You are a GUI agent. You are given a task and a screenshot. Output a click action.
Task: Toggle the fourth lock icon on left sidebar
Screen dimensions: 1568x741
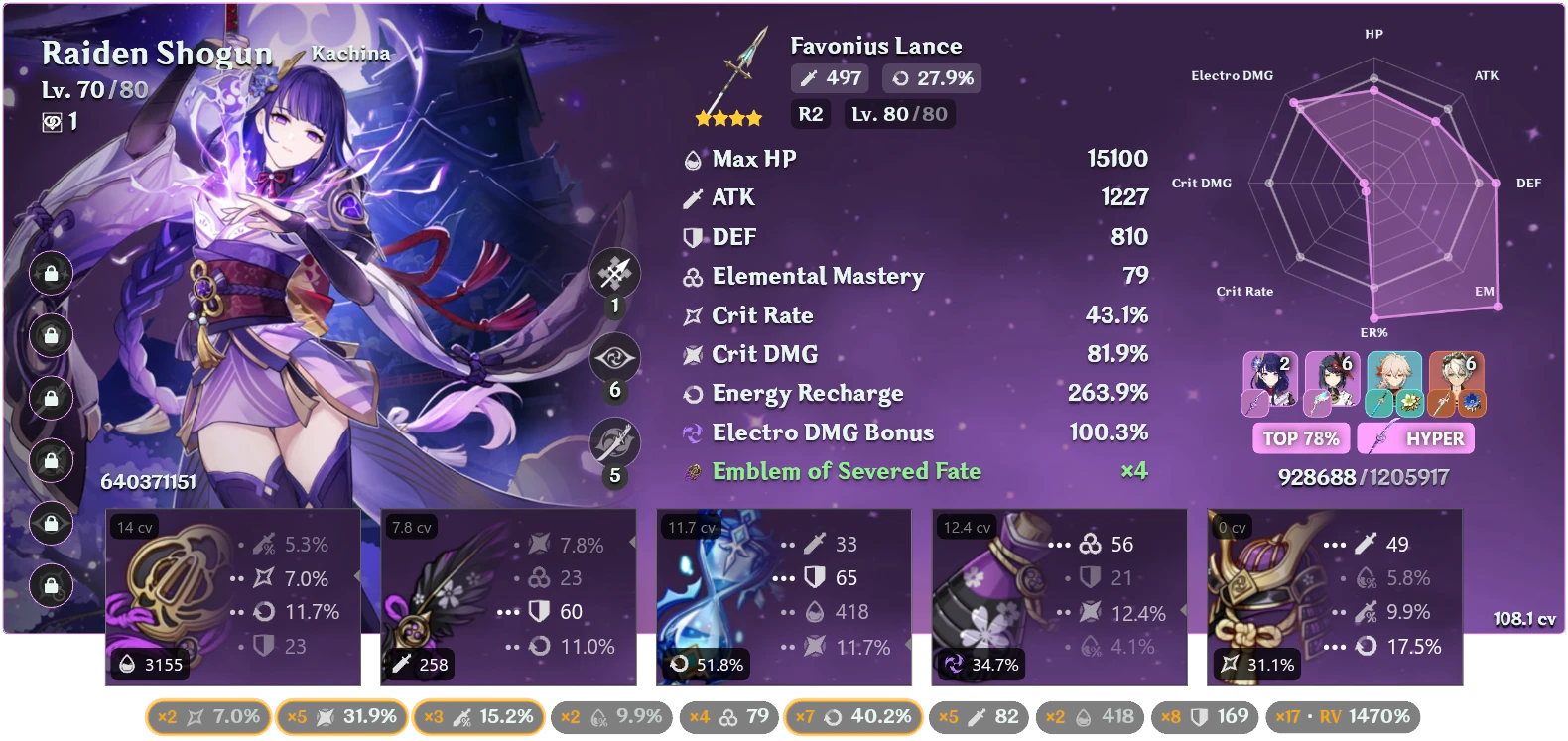coord(51,461)
